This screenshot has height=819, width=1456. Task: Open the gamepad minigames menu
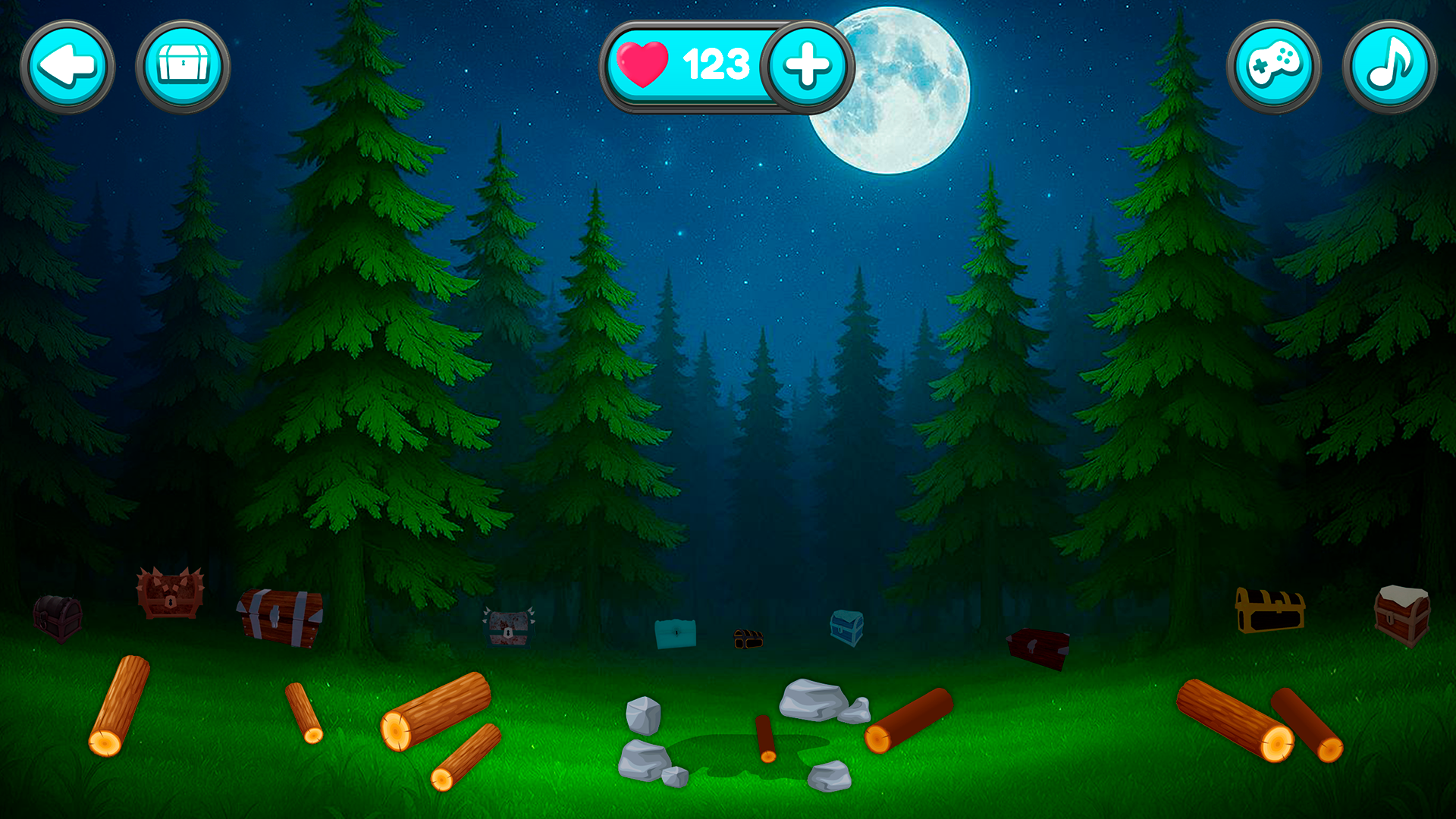(x=1273, y=66)
